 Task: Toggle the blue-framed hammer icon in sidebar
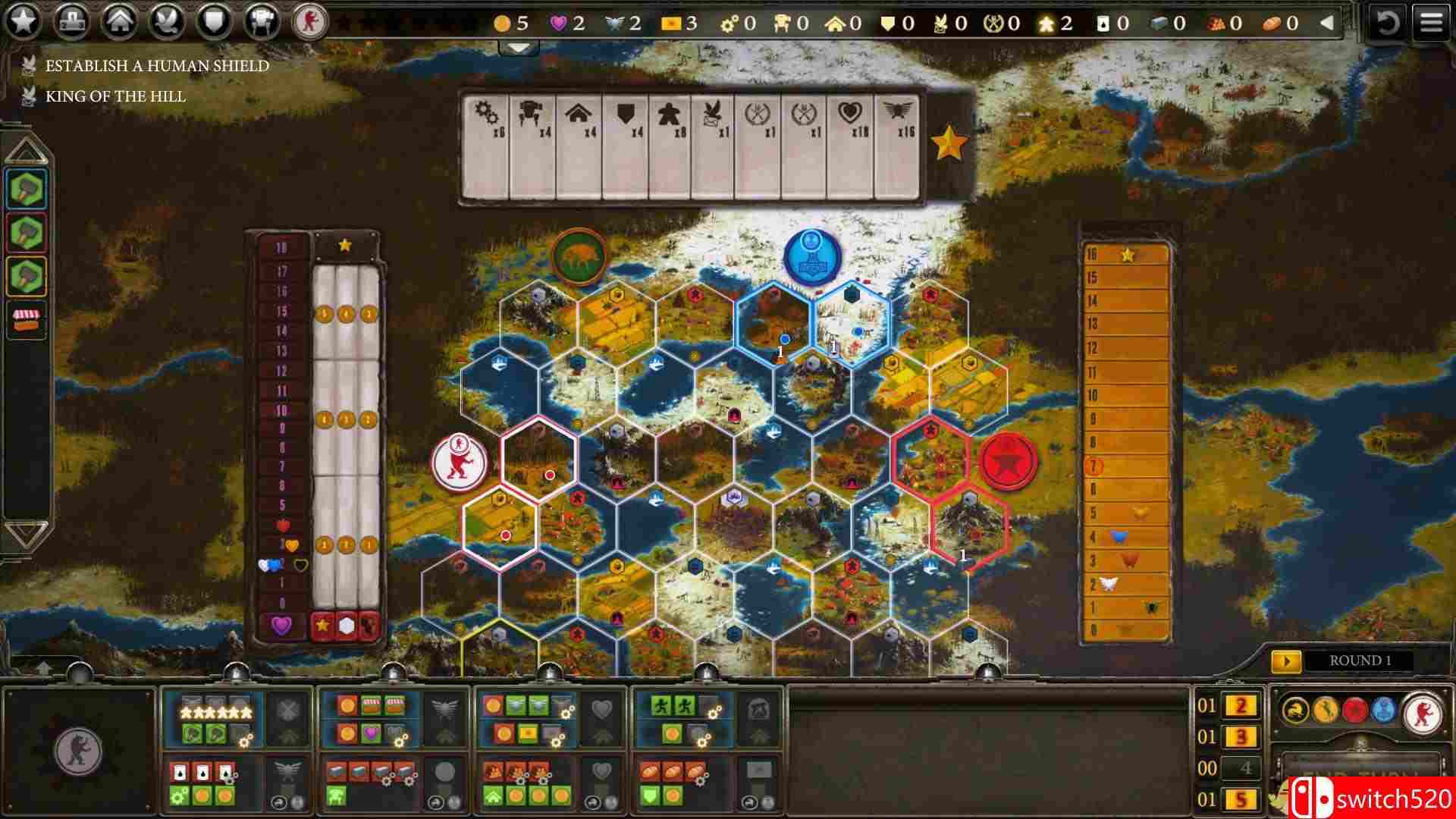[x=26, y=190]
